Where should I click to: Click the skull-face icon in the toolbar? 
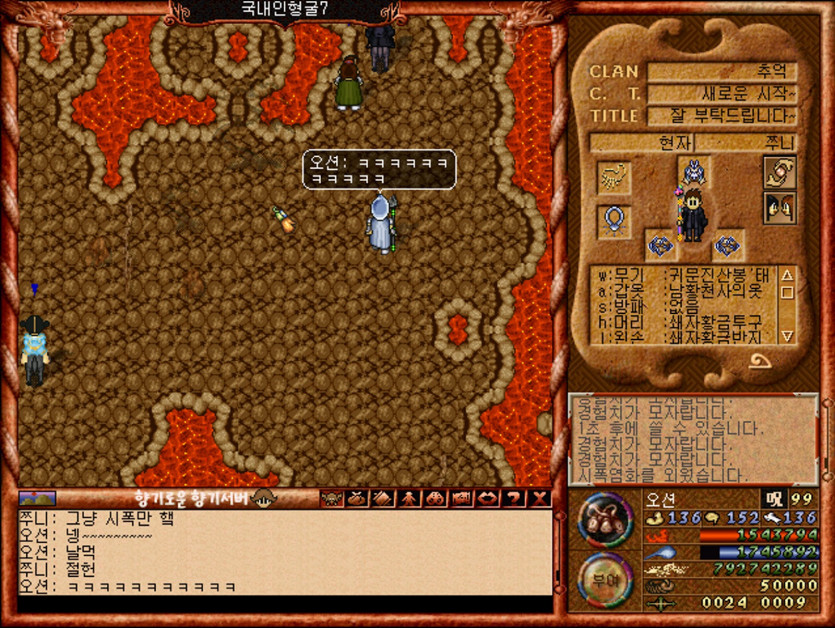click(x=331, y=498)
